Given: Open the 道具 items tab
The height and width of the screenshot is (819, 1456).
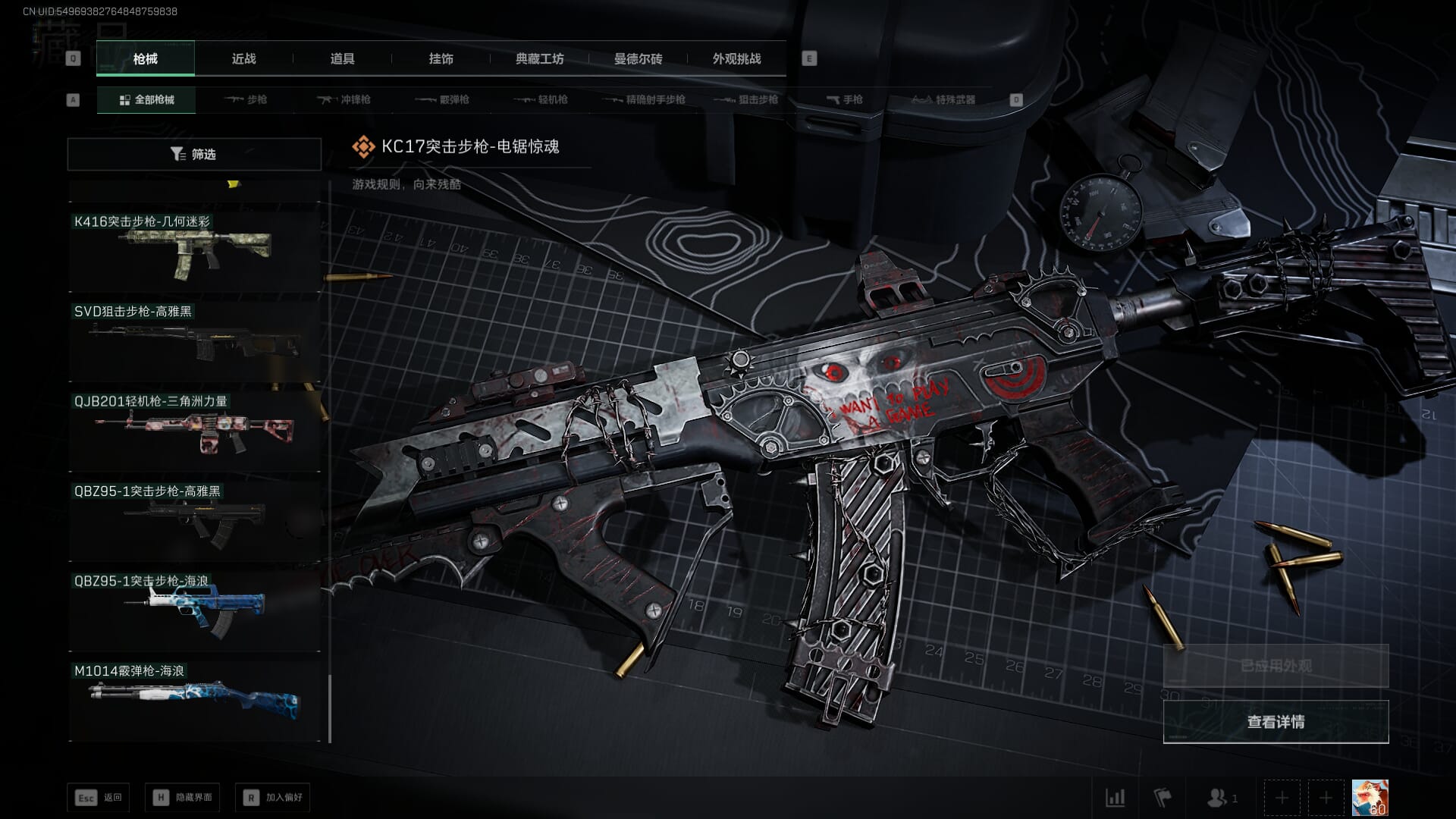Looking at the screenshot, I should (342, 58).
